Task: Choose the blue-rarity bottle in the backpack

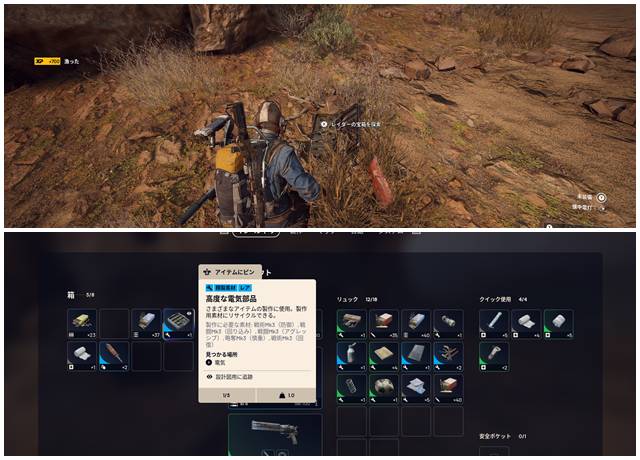Action: (x=349, y=354)
